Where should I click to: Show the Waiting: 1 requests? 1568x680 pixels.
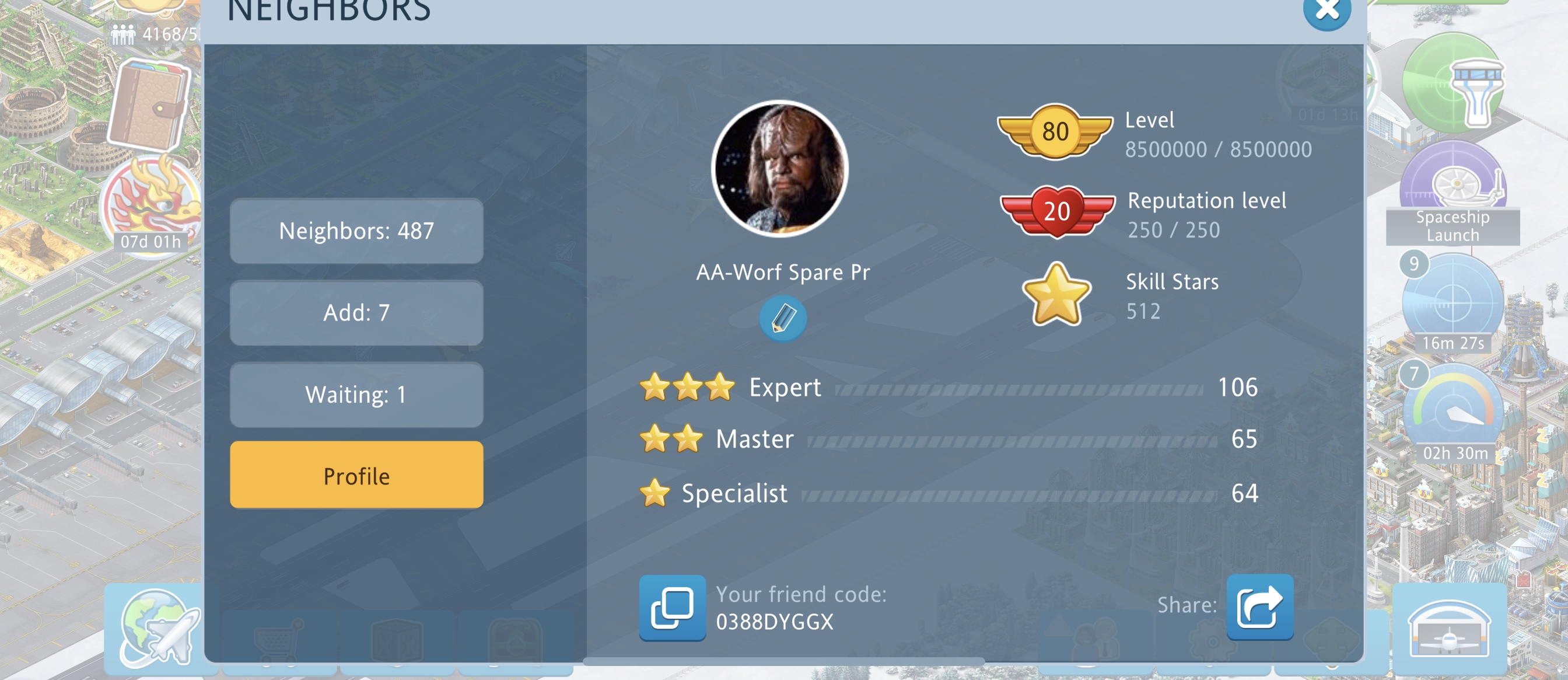pyautogui.click(x=356, y=394)
